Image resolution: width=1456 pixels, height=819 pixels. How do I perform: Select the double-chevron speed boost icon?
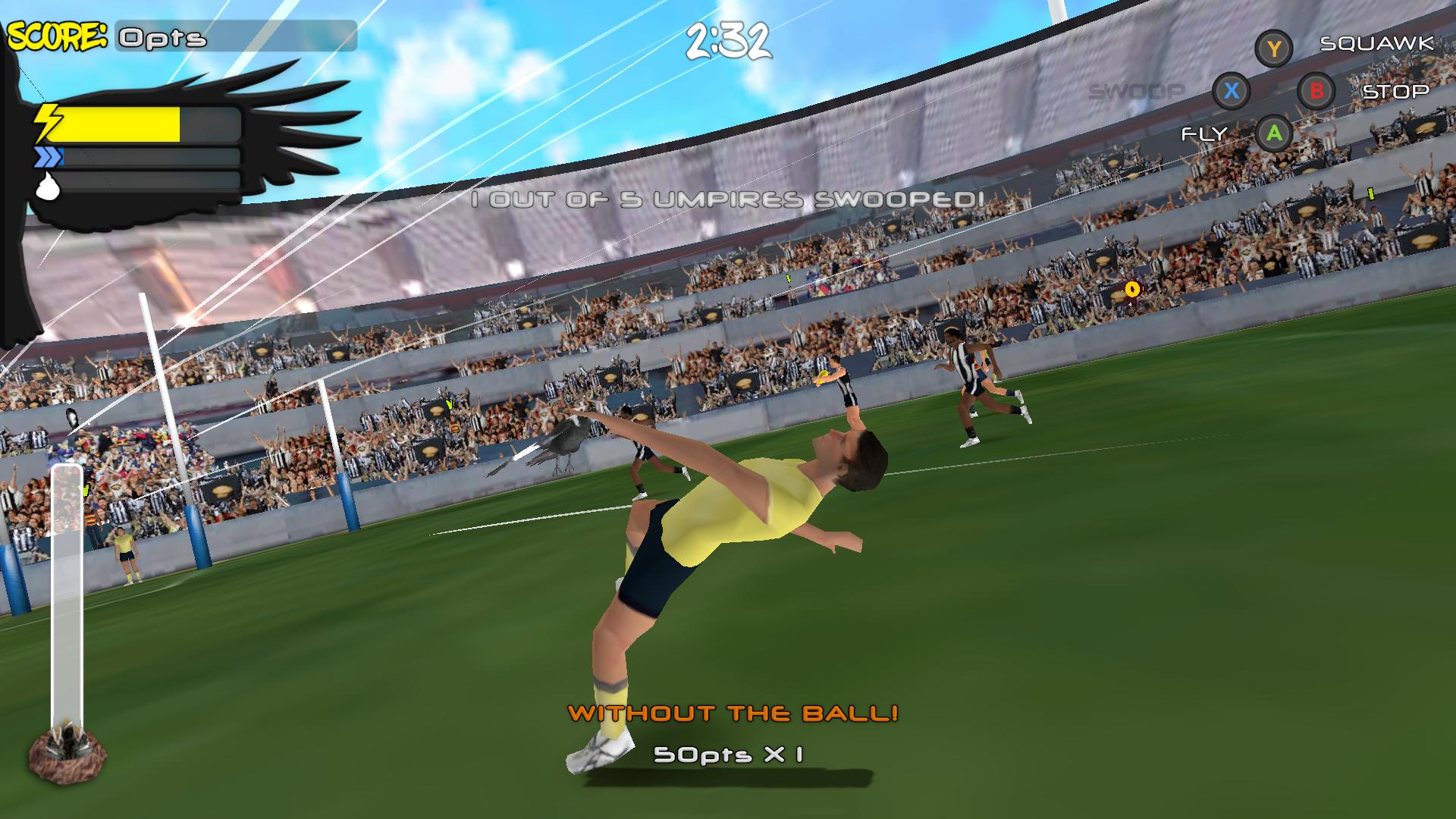tap(48, 158)
